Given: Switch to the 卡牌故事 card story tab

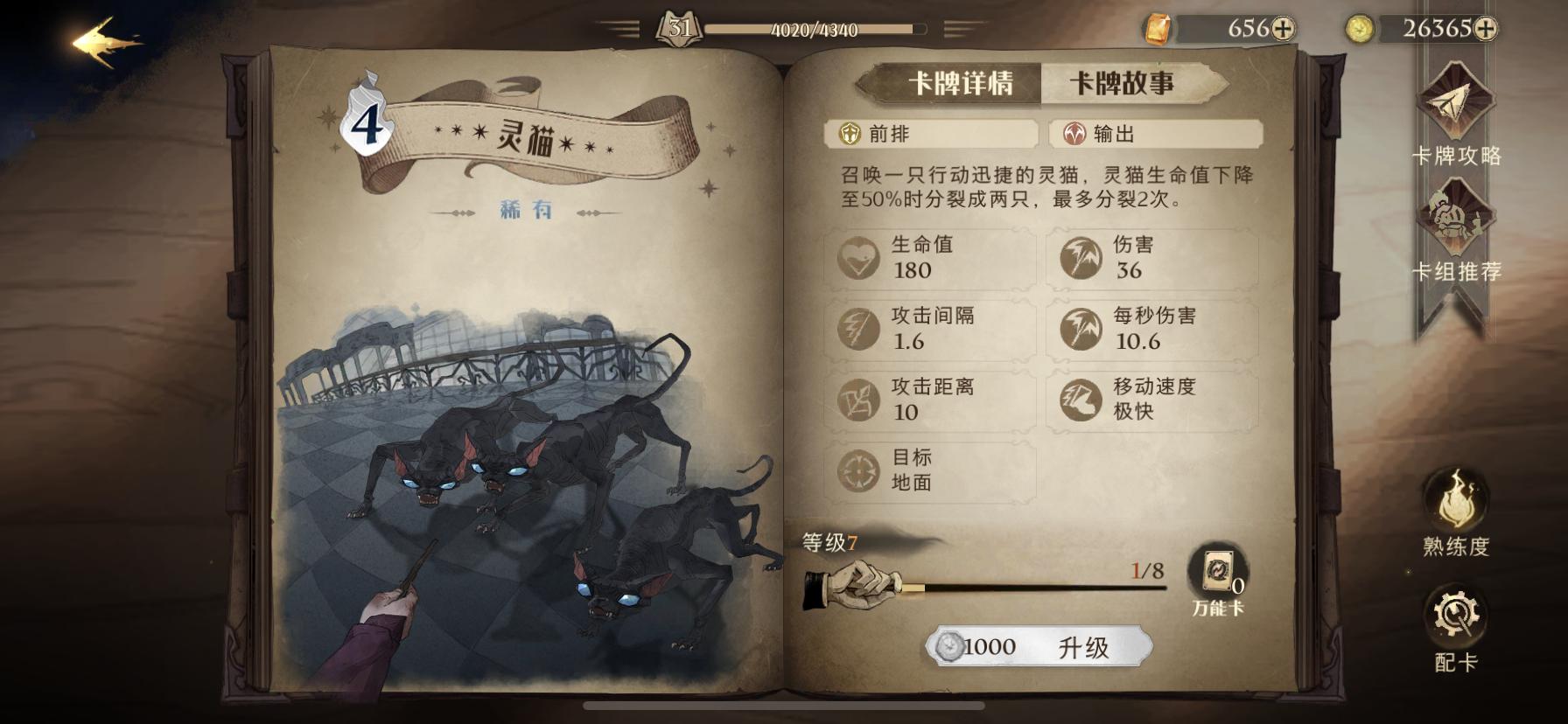Looking at the screenshot, I should (x=1123, y=80).
